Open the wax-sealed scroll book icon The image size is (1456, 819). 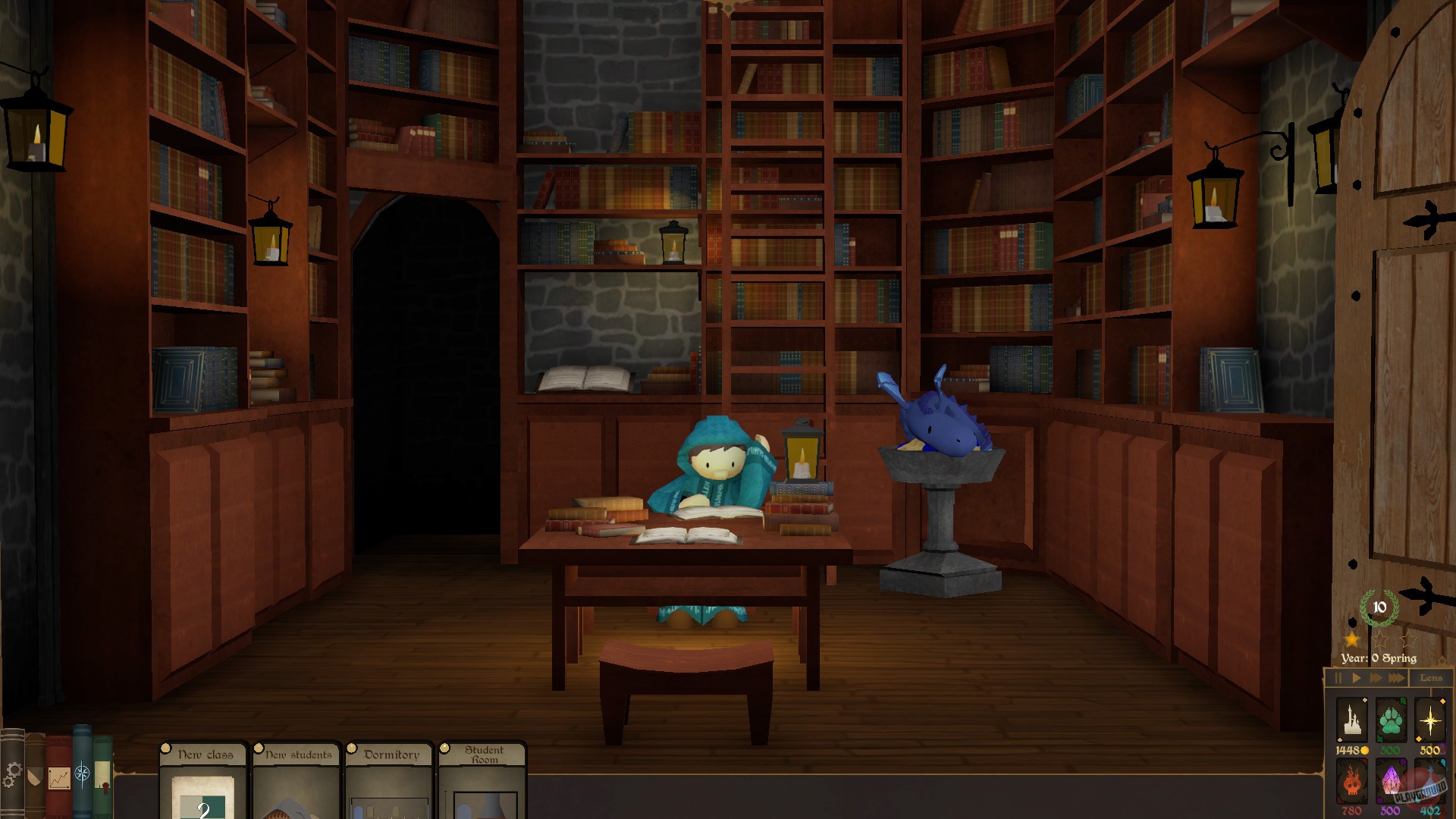tap(102, 775)
